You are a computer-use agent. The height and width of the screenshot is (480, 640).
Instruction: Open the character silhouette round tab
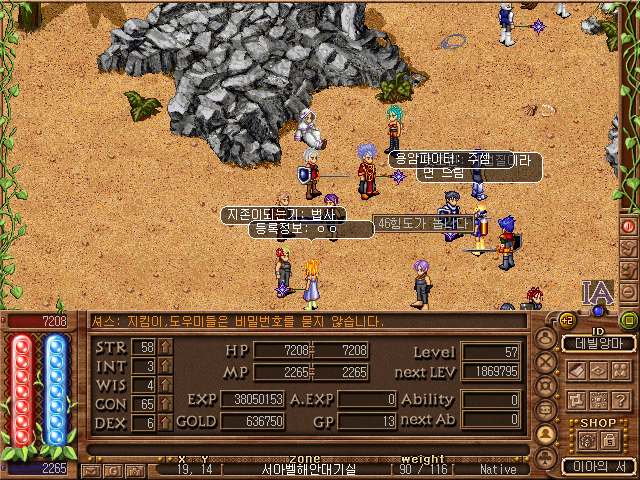point(546,338)
